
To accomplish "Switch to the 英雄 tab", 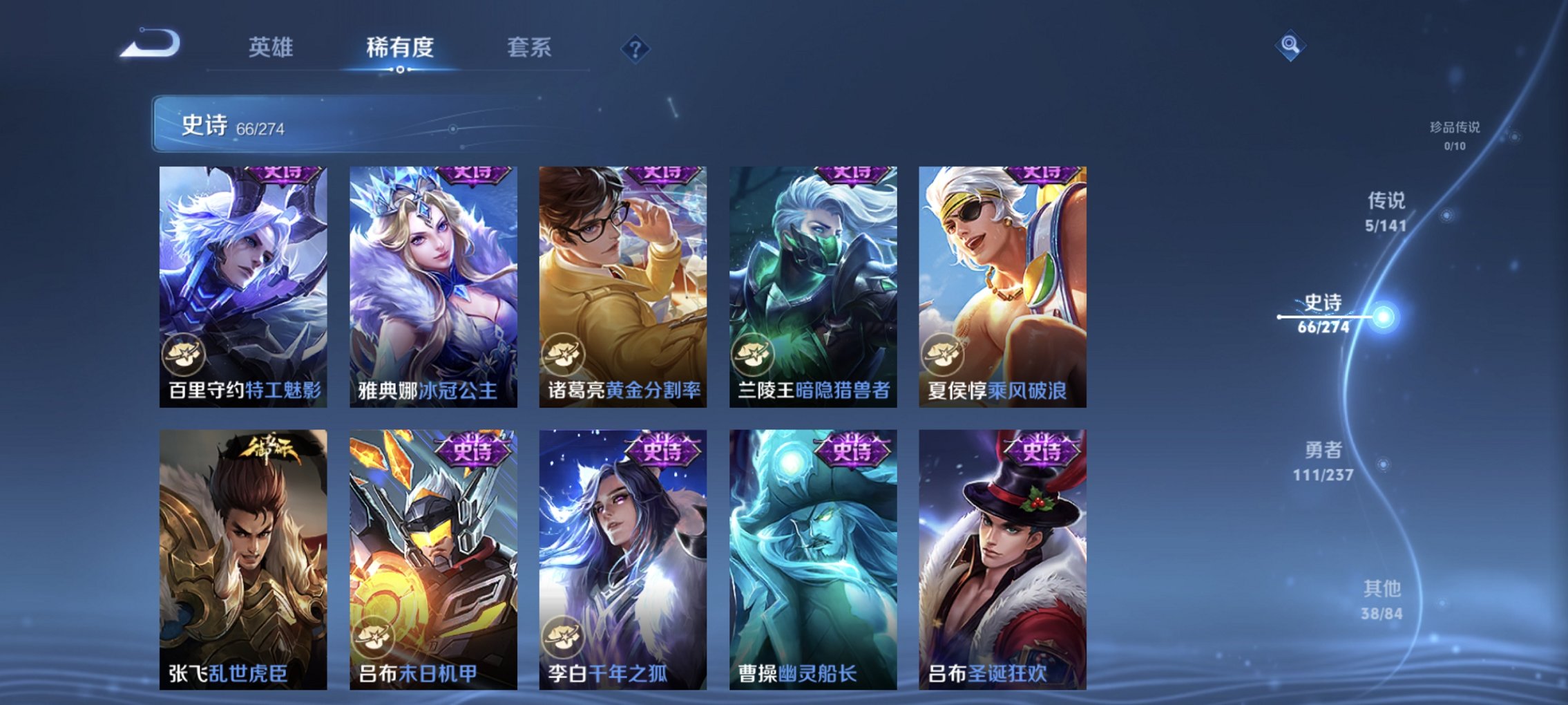I will [274, 48].
